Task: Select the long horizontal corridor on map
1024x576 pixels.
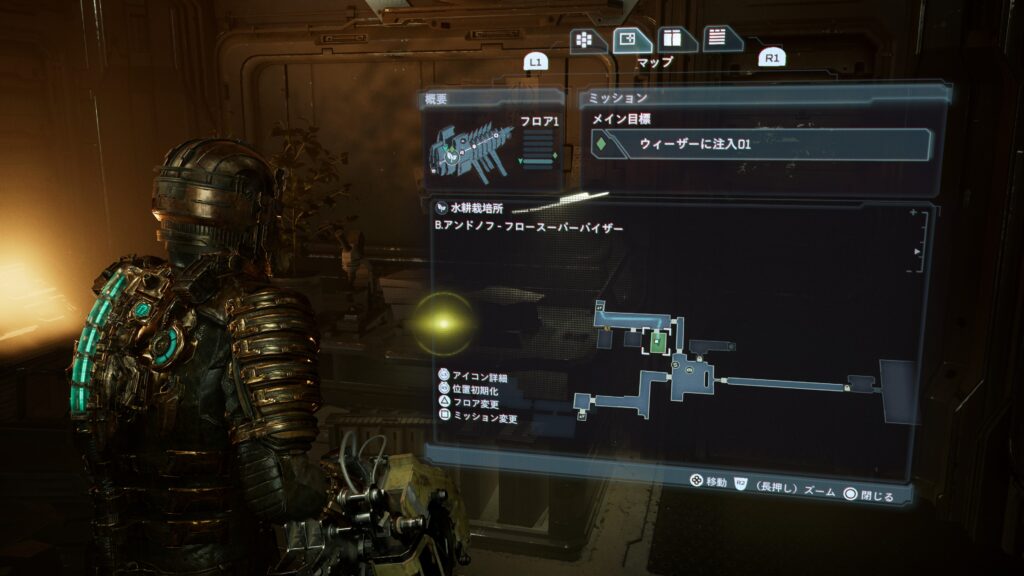Action: pyautogui.click(x=786, y=383)
